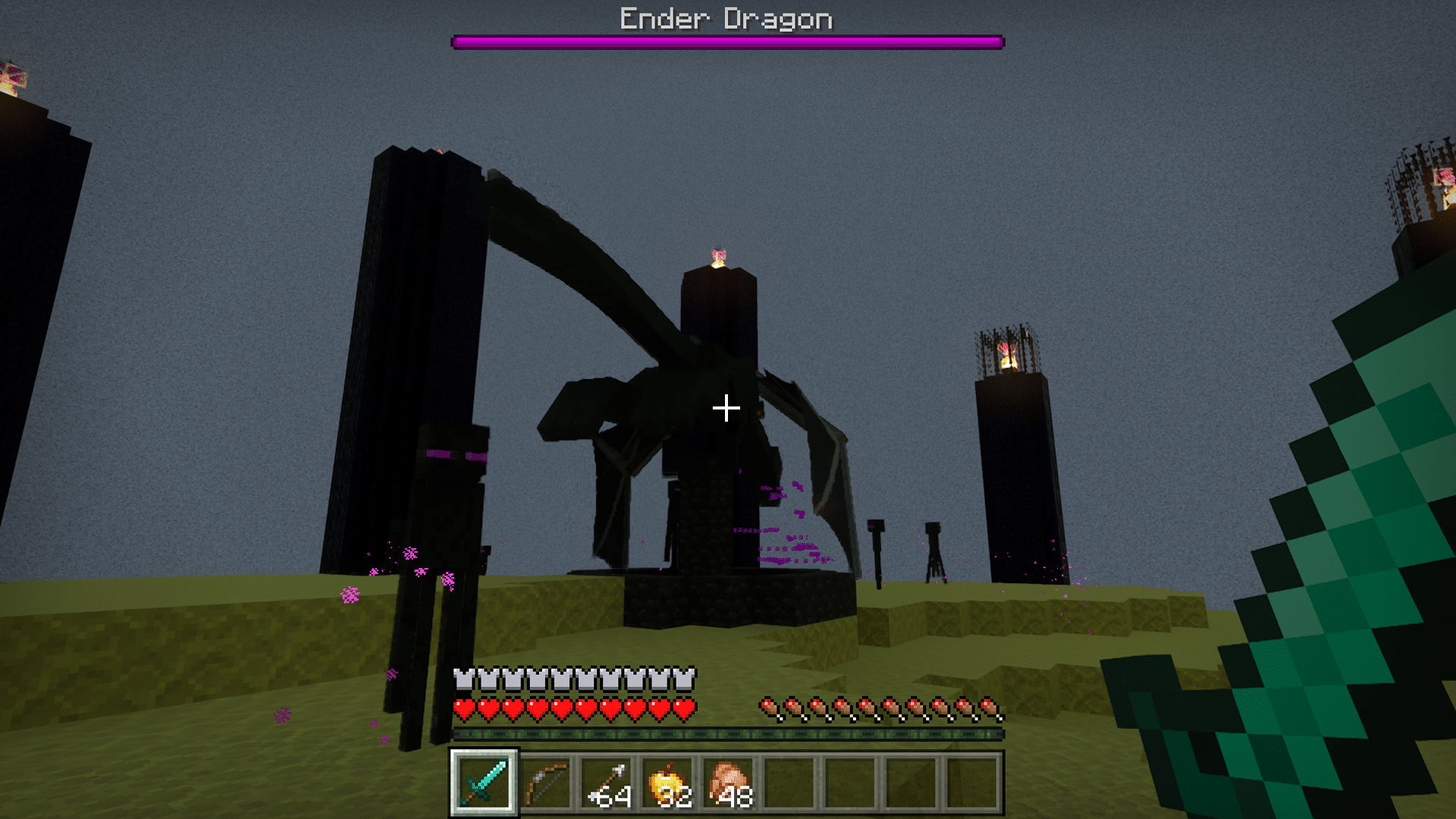The height and width of the screenshot is (819, 1456).
Task: Click the rightmost drumstick in the hunger bar
Action: click(988, 707)
